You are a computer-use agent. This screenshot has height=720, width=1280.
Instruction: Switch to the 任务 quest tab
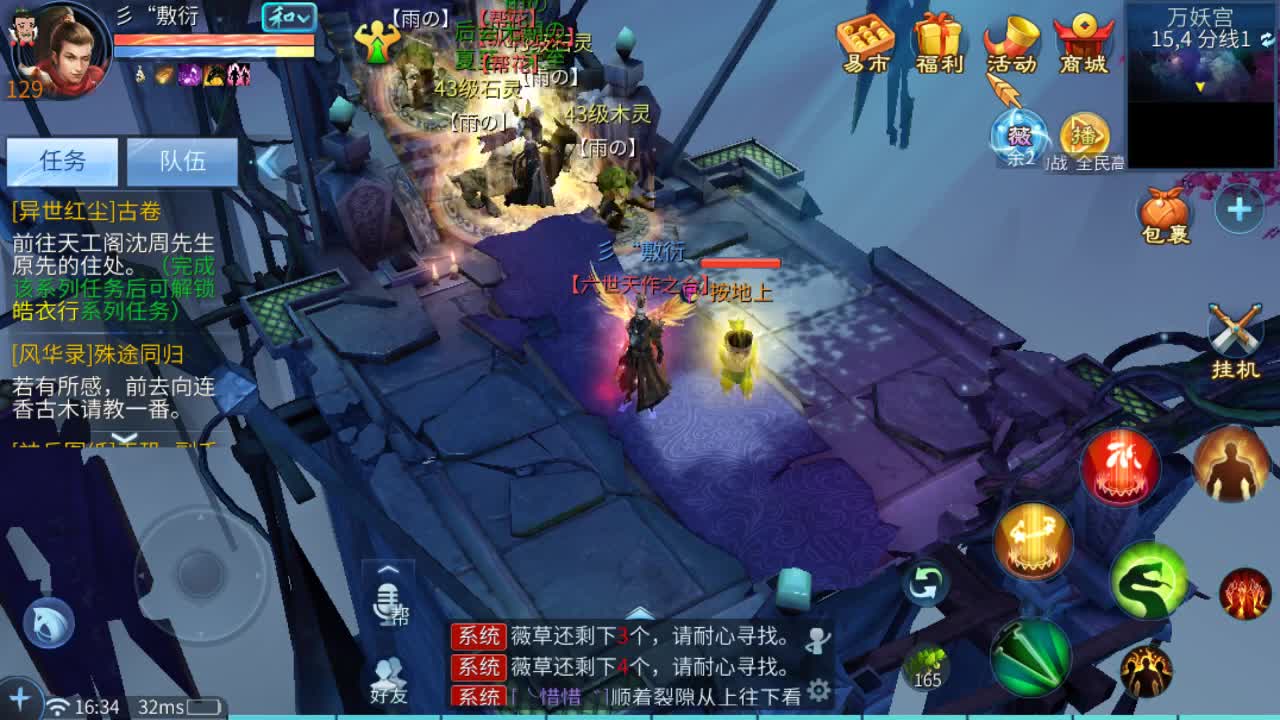pyautogui.click(x=63, y=161)
